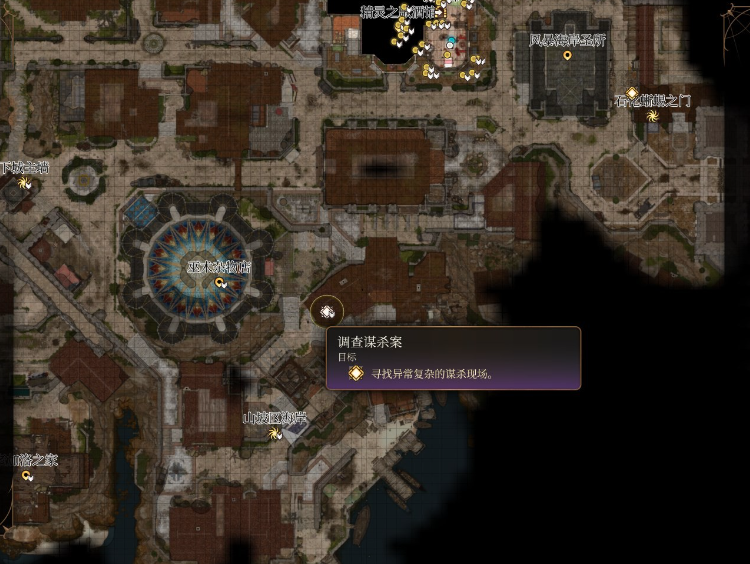
Task: Click the gold diamond objective marker near 石化眼之门
Action: 632,93
